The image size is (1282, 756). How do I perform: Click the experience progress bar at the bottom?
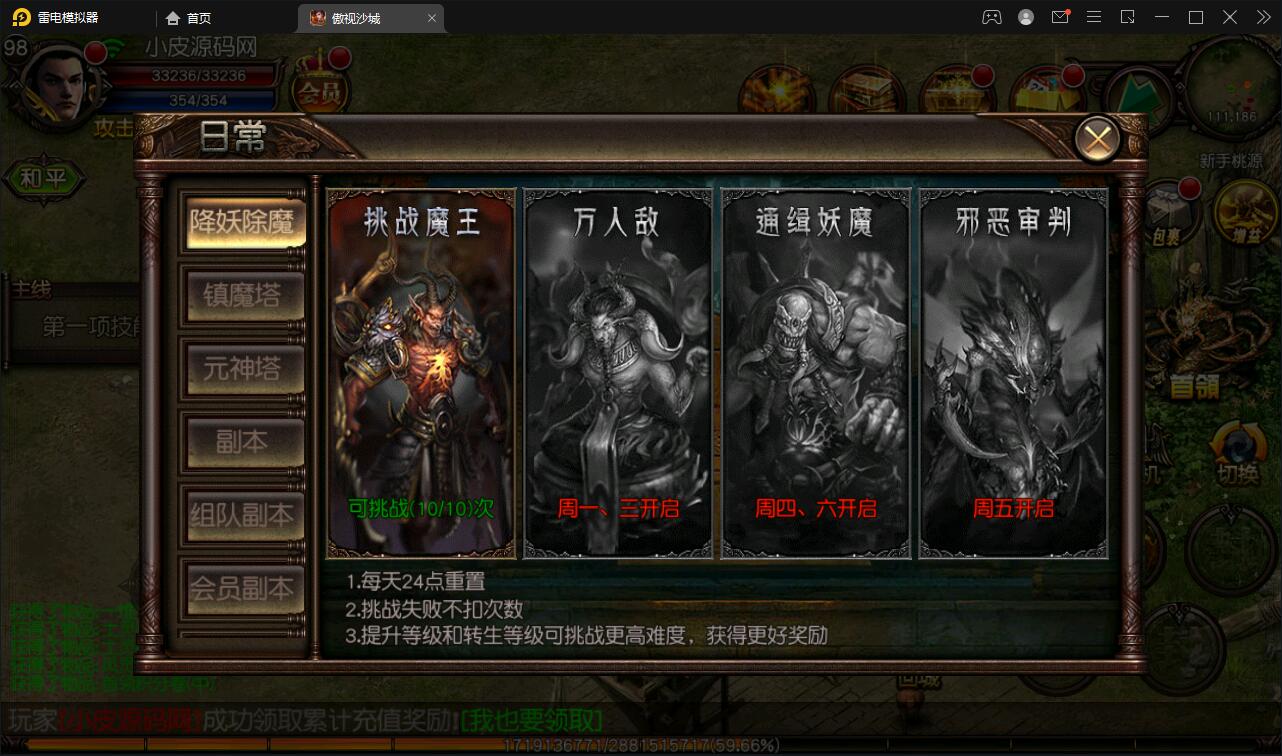coord(640,743)
